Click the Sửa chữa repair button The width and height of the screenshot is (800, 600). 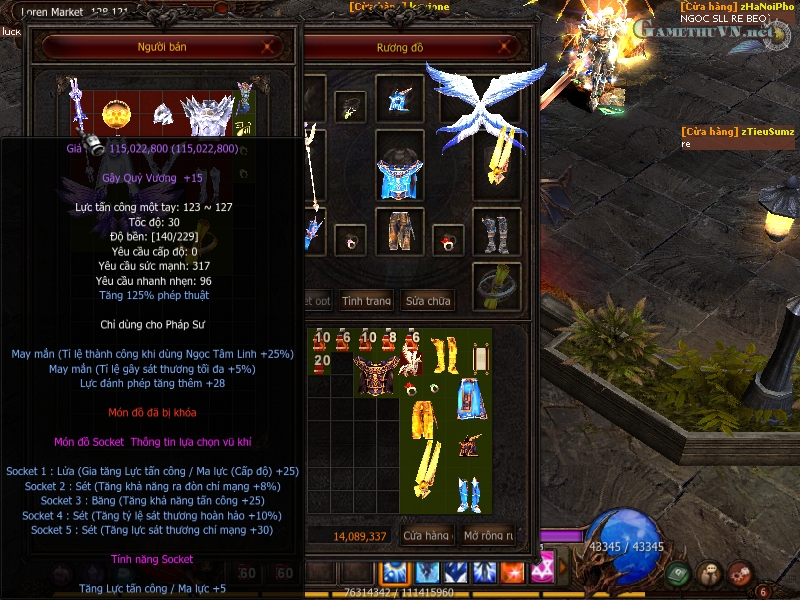point(427,301)
